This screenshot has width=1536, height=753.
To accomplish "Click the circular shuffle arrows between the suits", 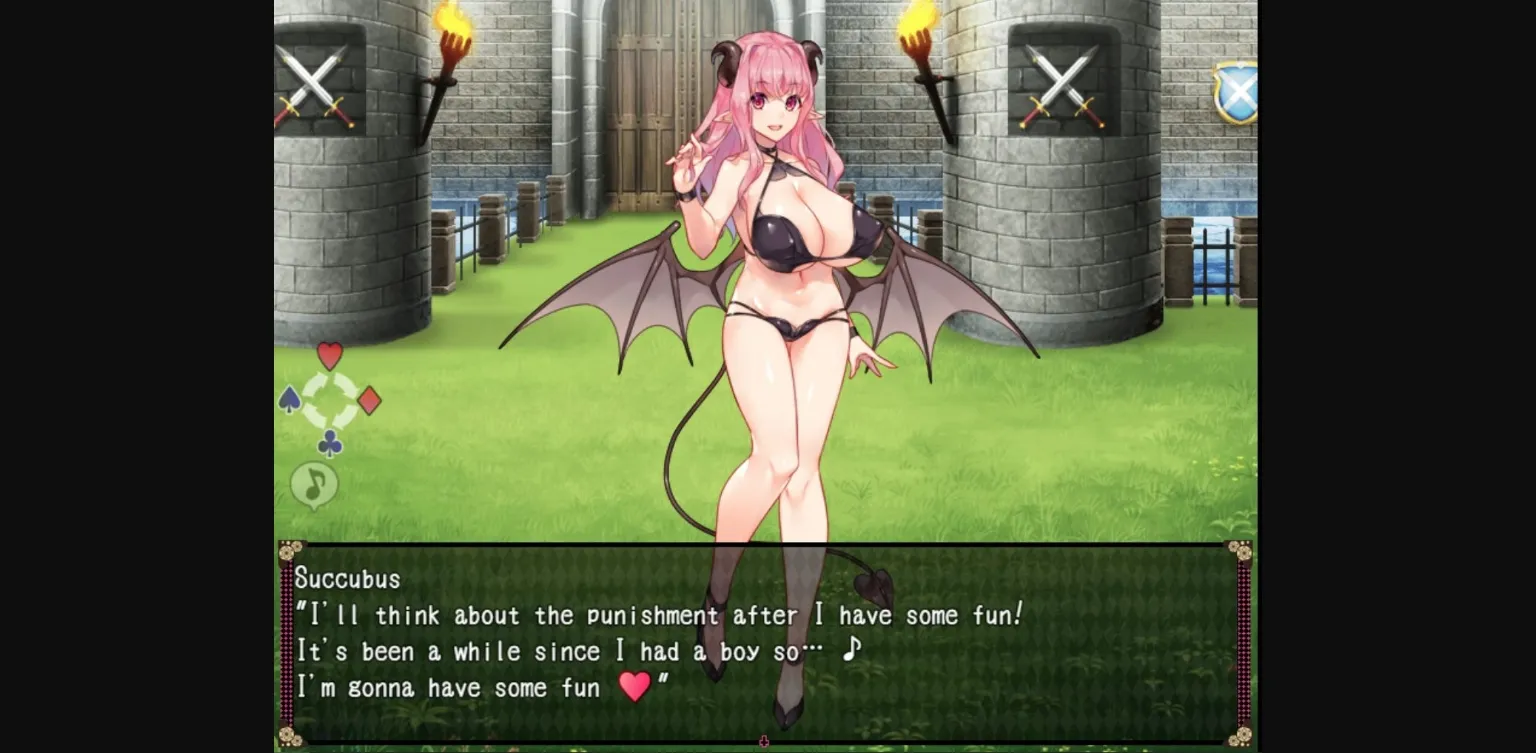I will pos(330,400).
